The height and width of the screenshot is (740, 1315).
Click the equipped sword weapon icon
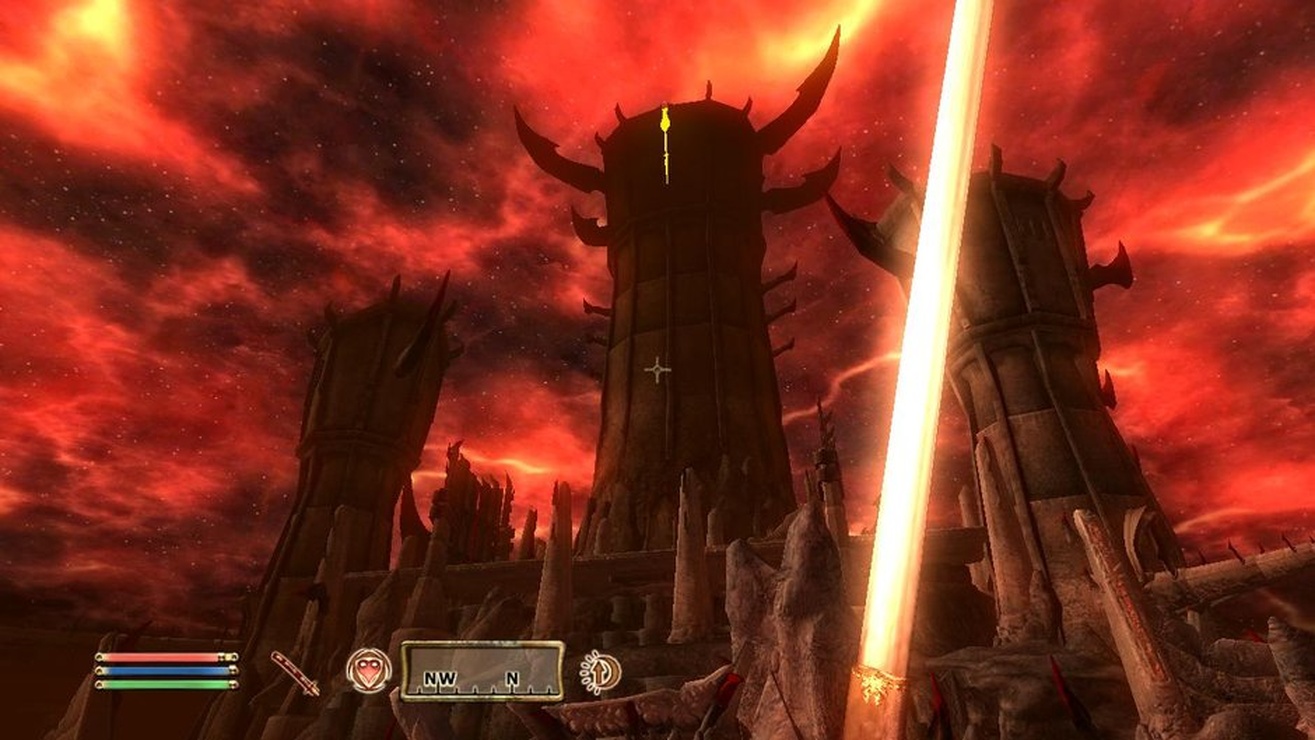pyautogui.click(x=295, y=672)
